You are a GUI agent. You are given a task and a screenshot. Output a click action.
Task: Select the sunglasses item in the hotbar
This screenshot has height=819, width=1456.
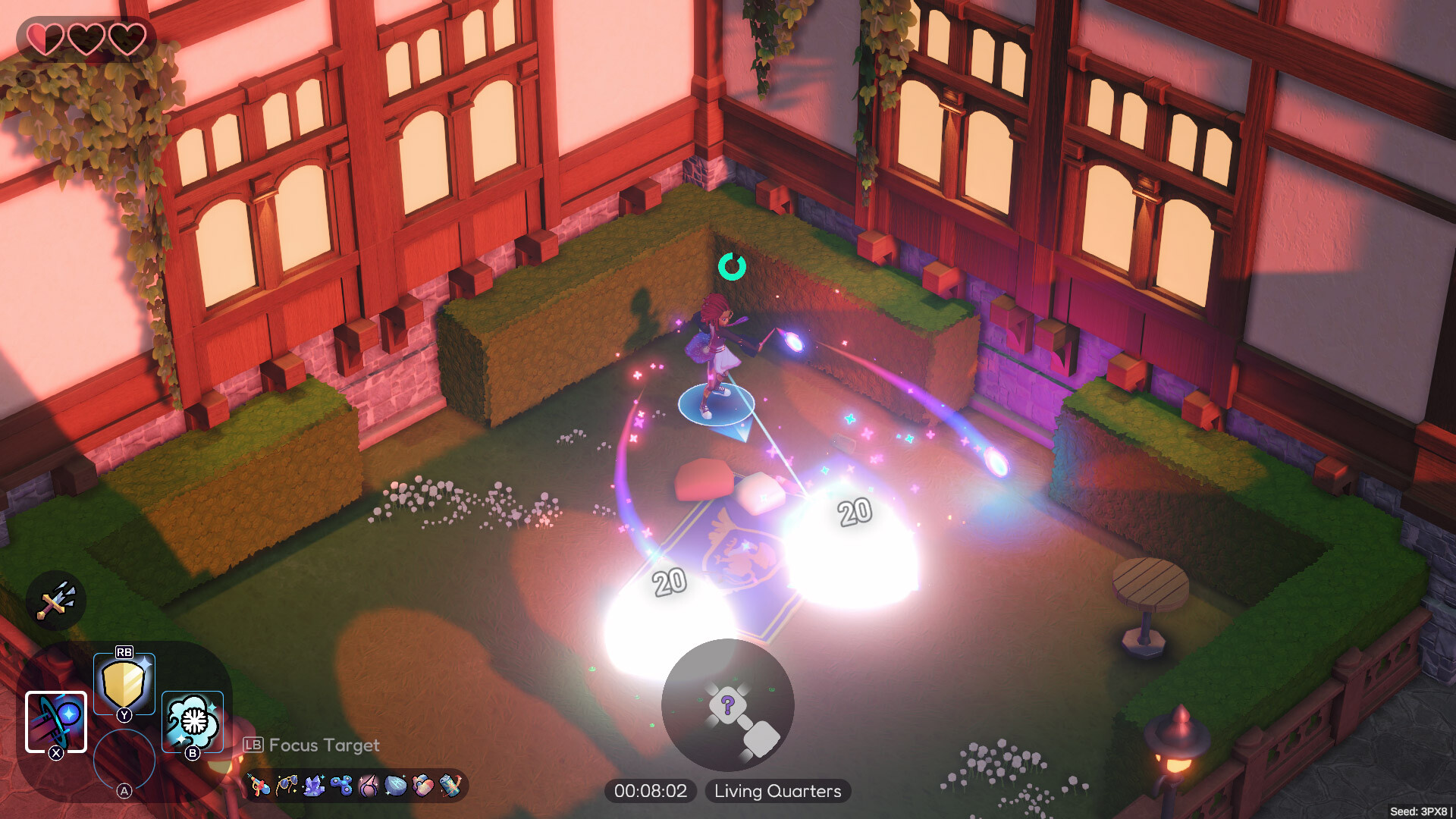tap(287, 785)
